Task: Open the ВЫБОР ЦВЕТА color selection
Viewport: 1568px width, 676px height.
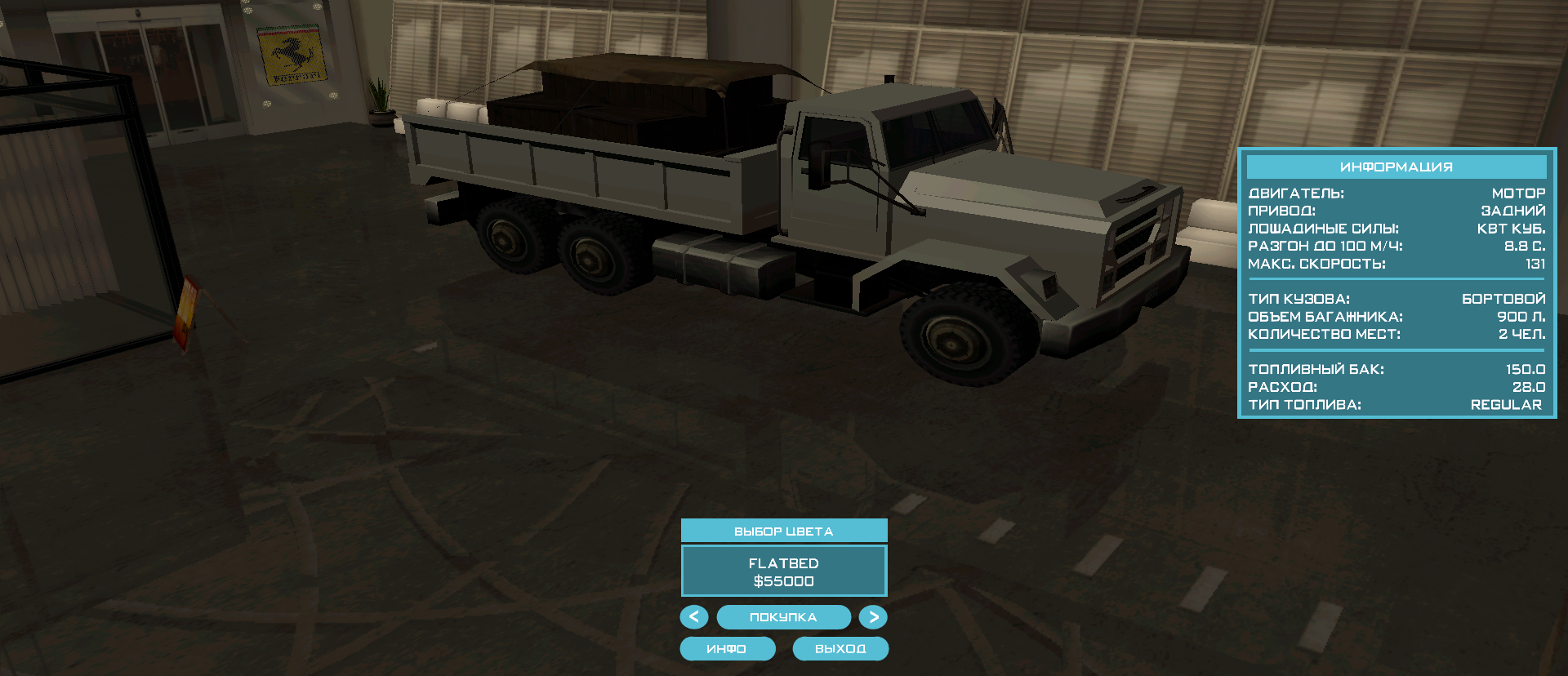Action: pos(783,531)
